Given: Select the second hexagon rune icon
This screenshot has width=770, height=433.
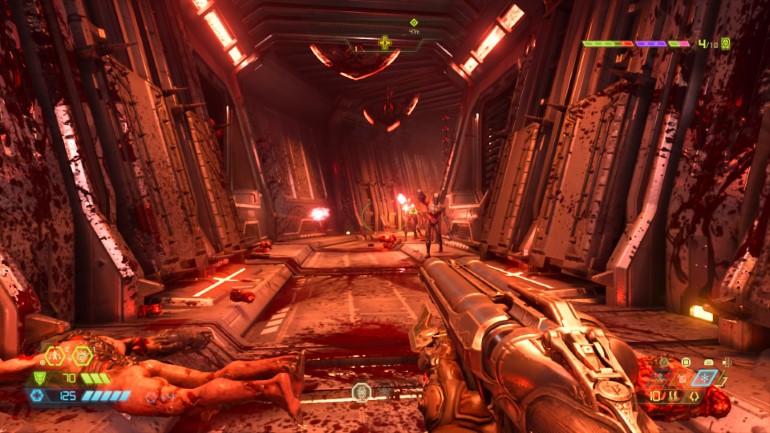Looking at the screenshot, I should (82, 356).
